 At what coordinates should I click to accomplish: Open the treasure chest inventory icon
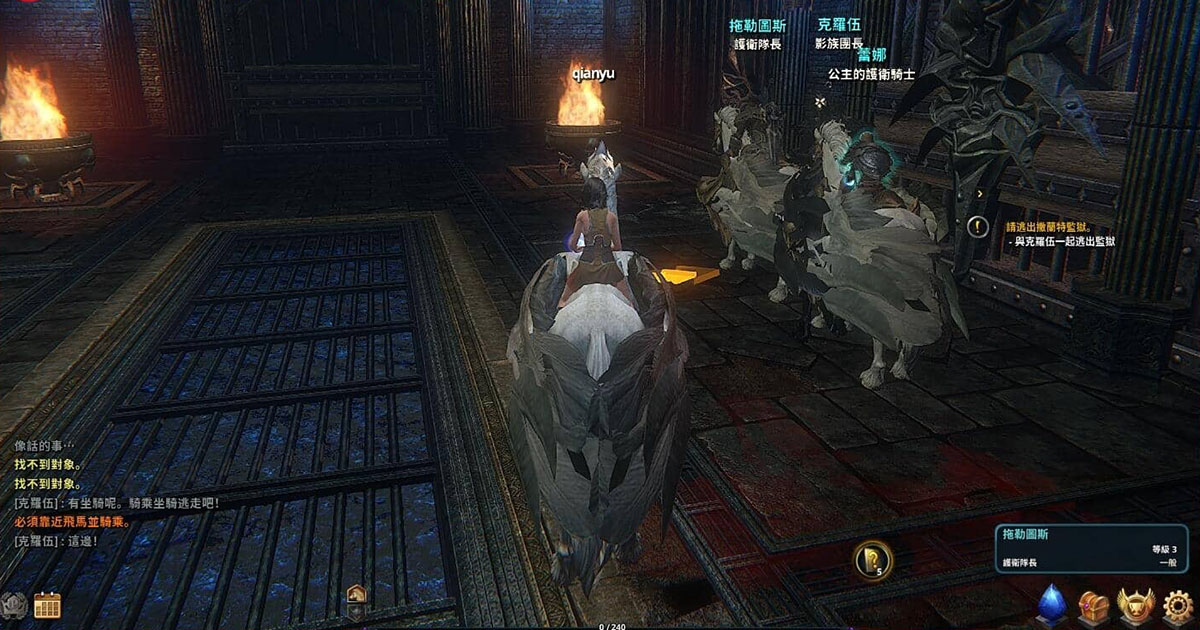(x=1092, y=605)
